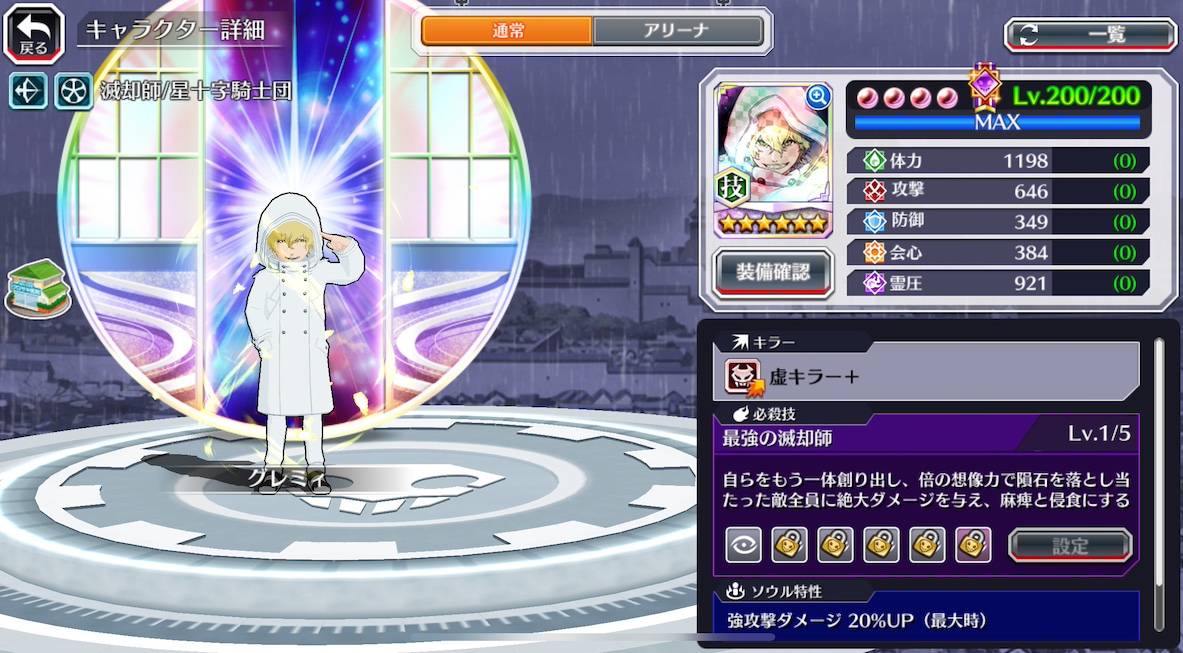Screen dimensions: 1183x653
Task: Open 装備確認 equipment check
Action: (773, 269)
